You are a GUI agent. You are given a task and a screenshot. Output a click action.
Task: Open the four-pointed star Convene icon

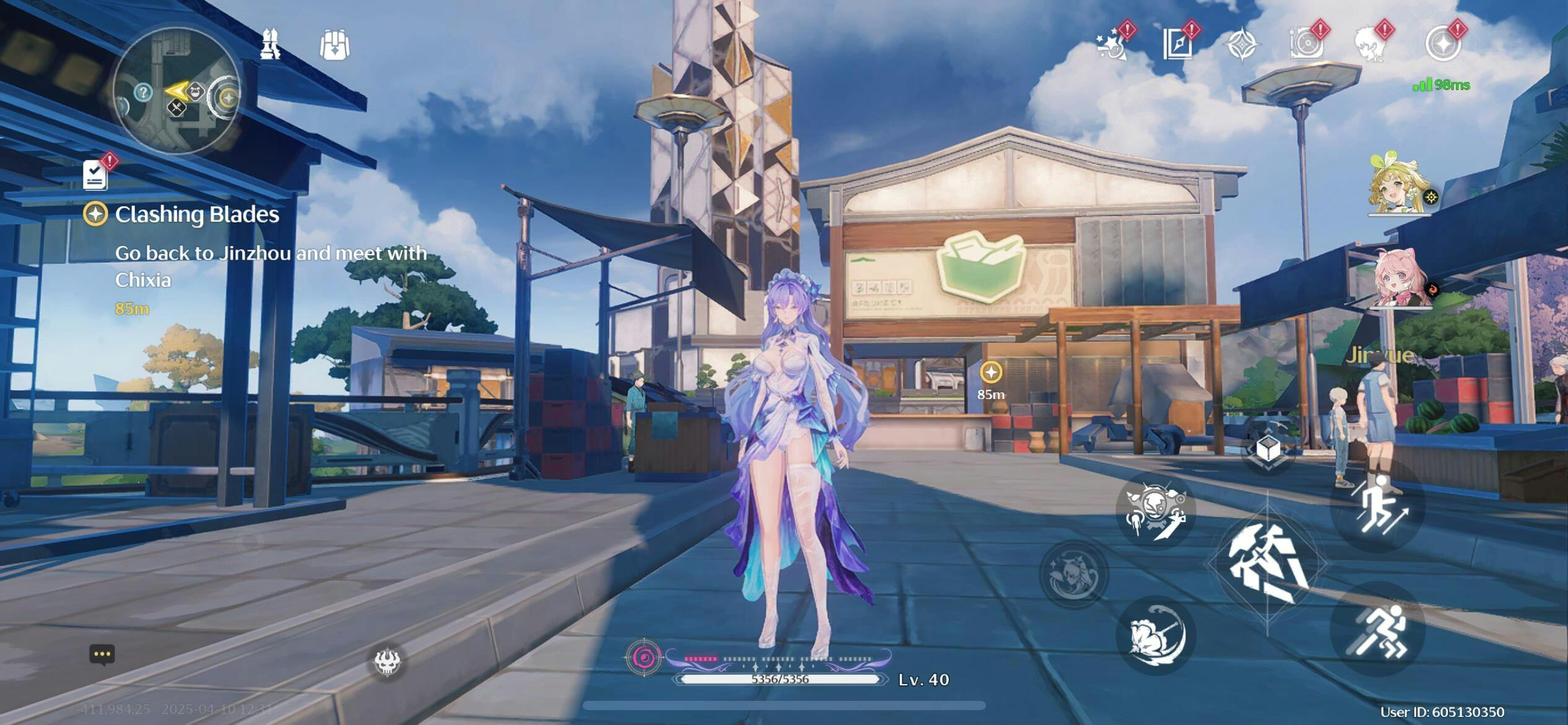tap(1242, 46)
